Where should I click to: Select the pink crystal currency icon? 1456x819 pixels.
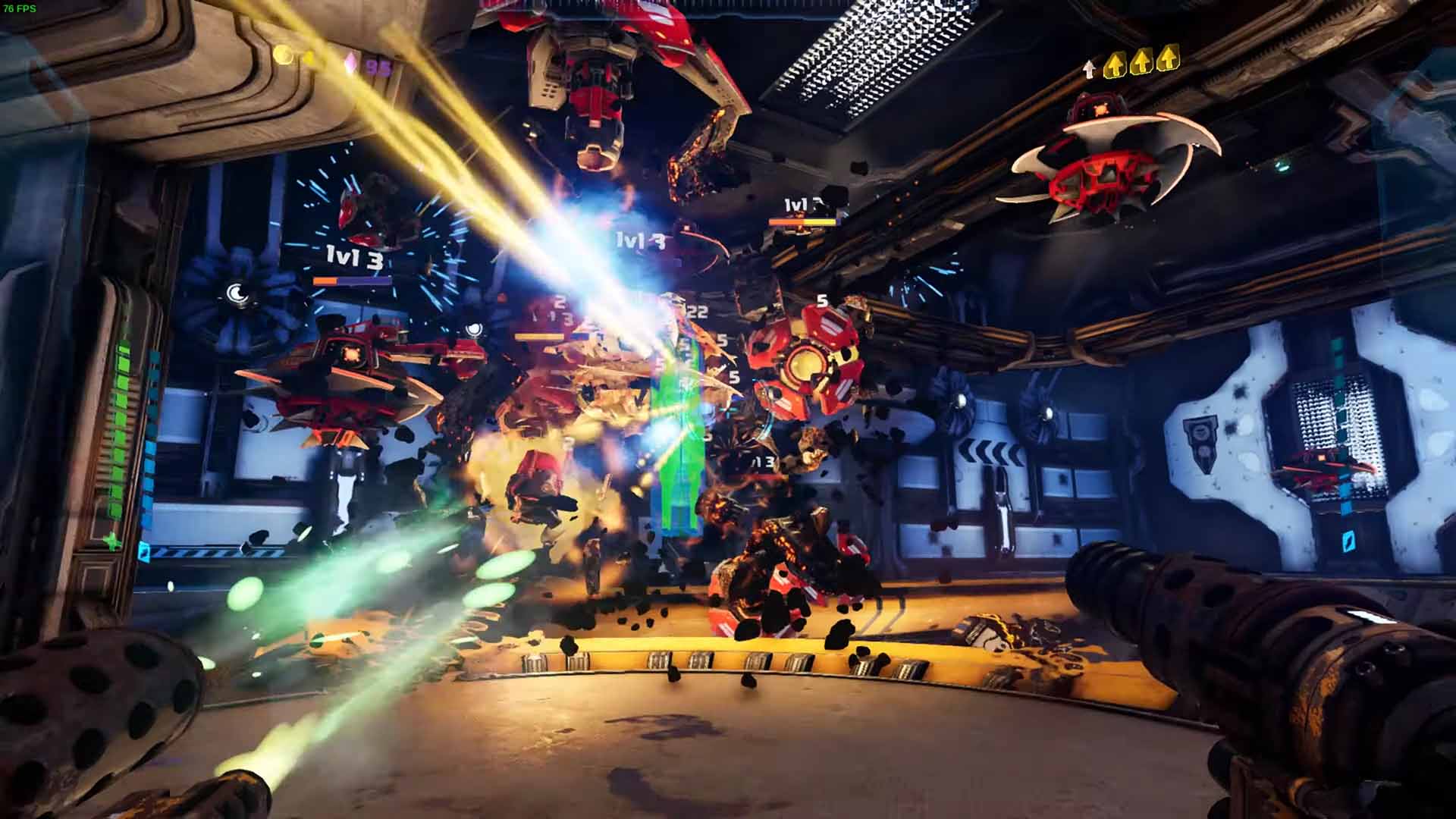[x=350, y=61]
